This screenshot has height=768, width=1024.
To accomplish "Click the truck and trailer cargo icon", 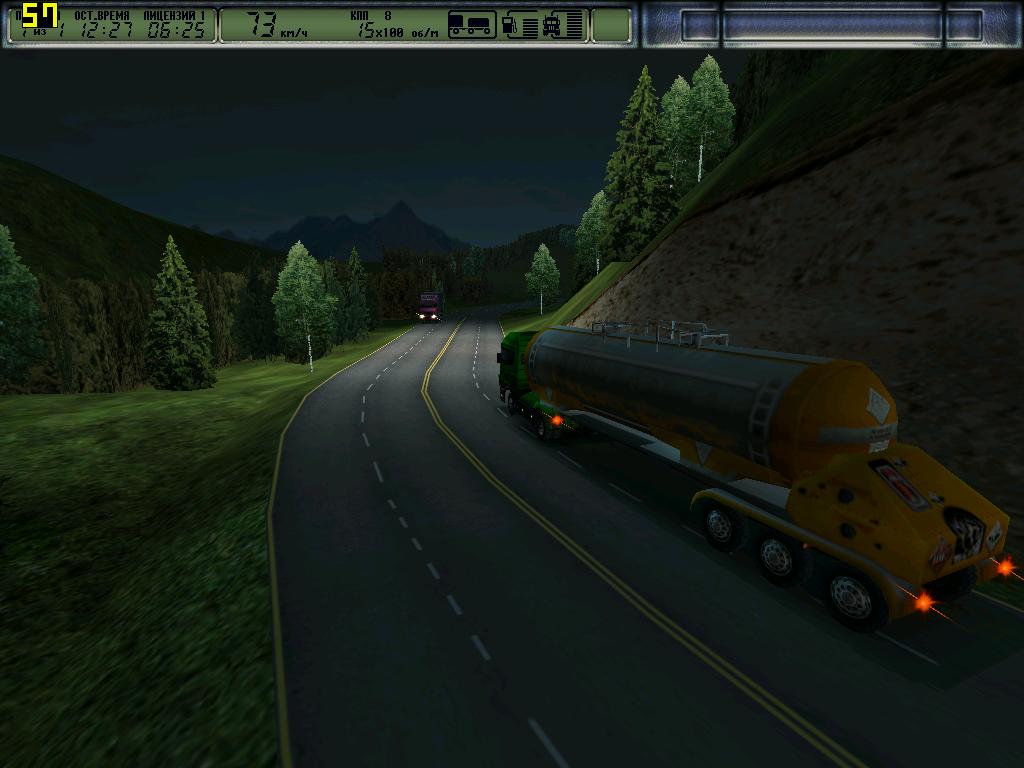I will pyautogui.click(x=472, y=24).
